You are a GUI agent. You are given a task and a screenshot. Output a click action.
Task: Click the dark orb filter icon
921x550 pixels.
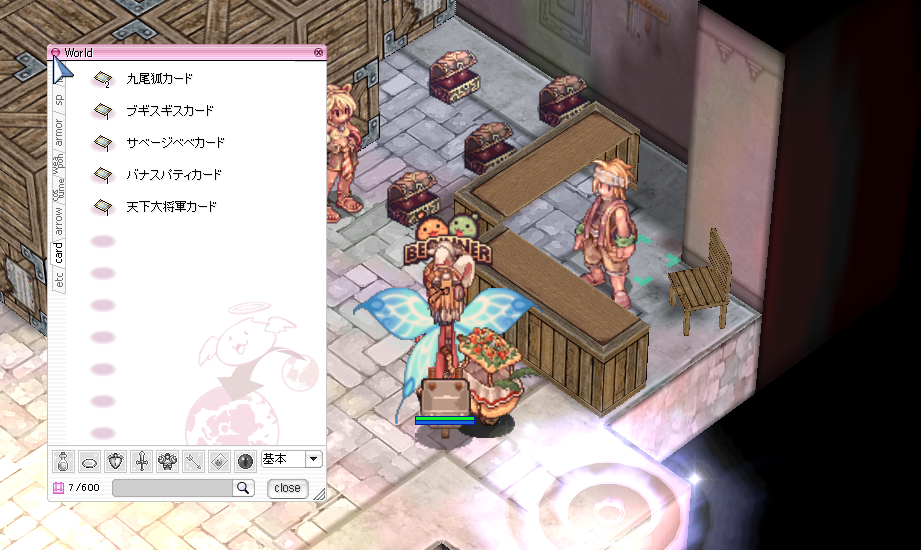(x=246, y=461)
